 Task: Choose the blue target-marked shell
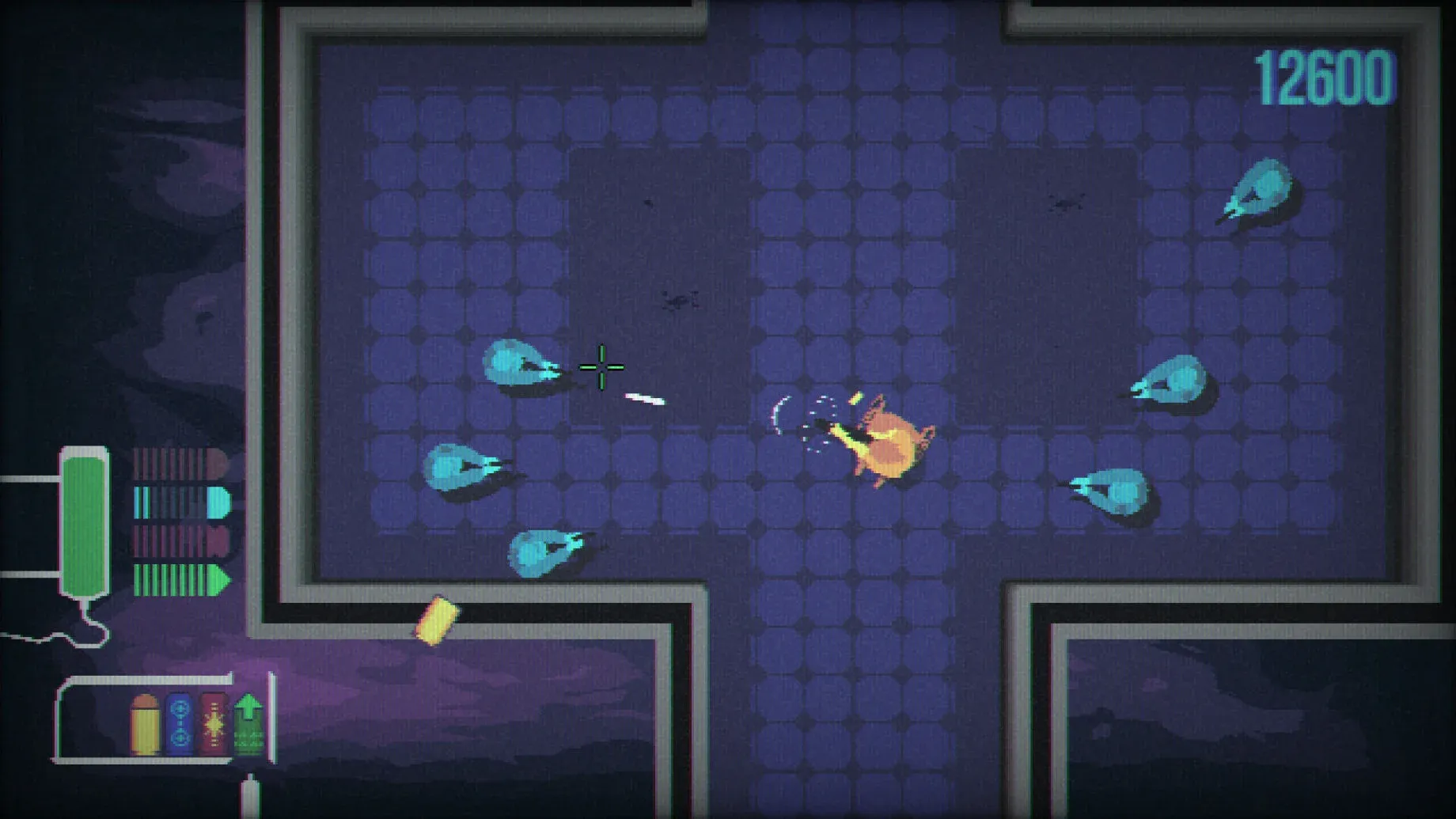point(180,723)
